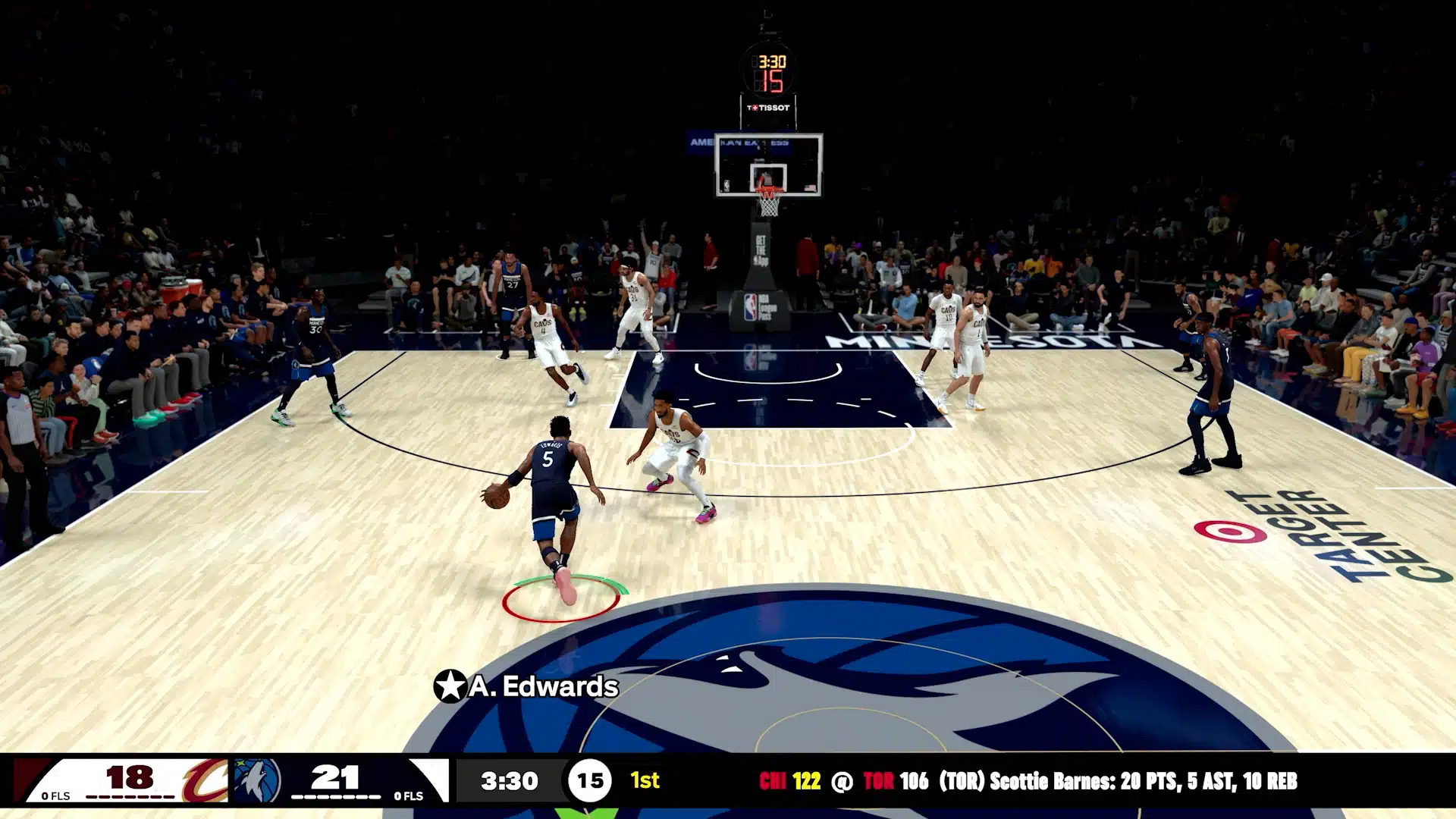Click the Timberwolves logo in the scoreboard
The image size is (1456, 819).
tap(257, 778)
